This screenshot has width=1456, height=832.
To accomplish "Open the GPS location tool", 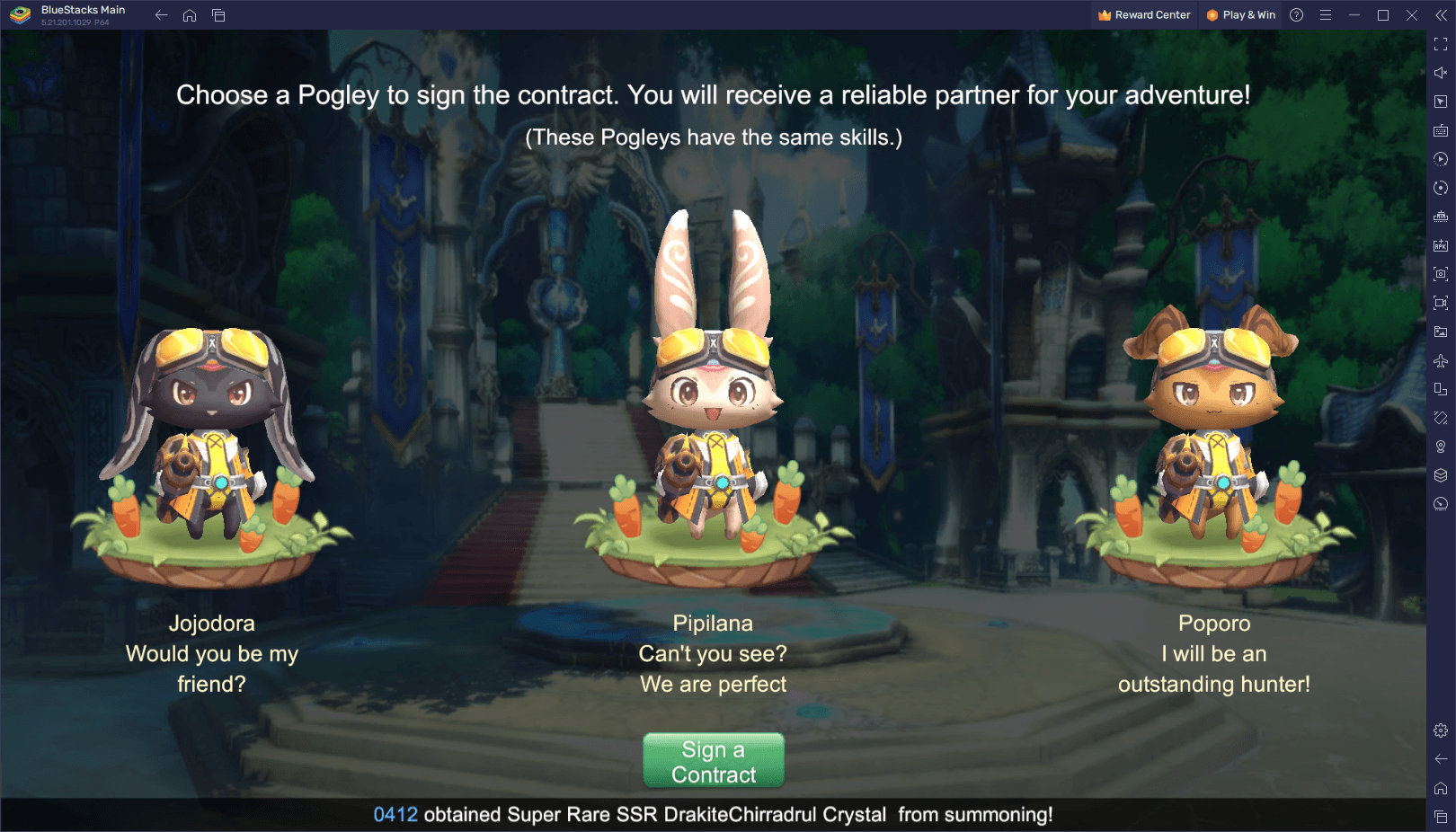I will [1440, 447].
